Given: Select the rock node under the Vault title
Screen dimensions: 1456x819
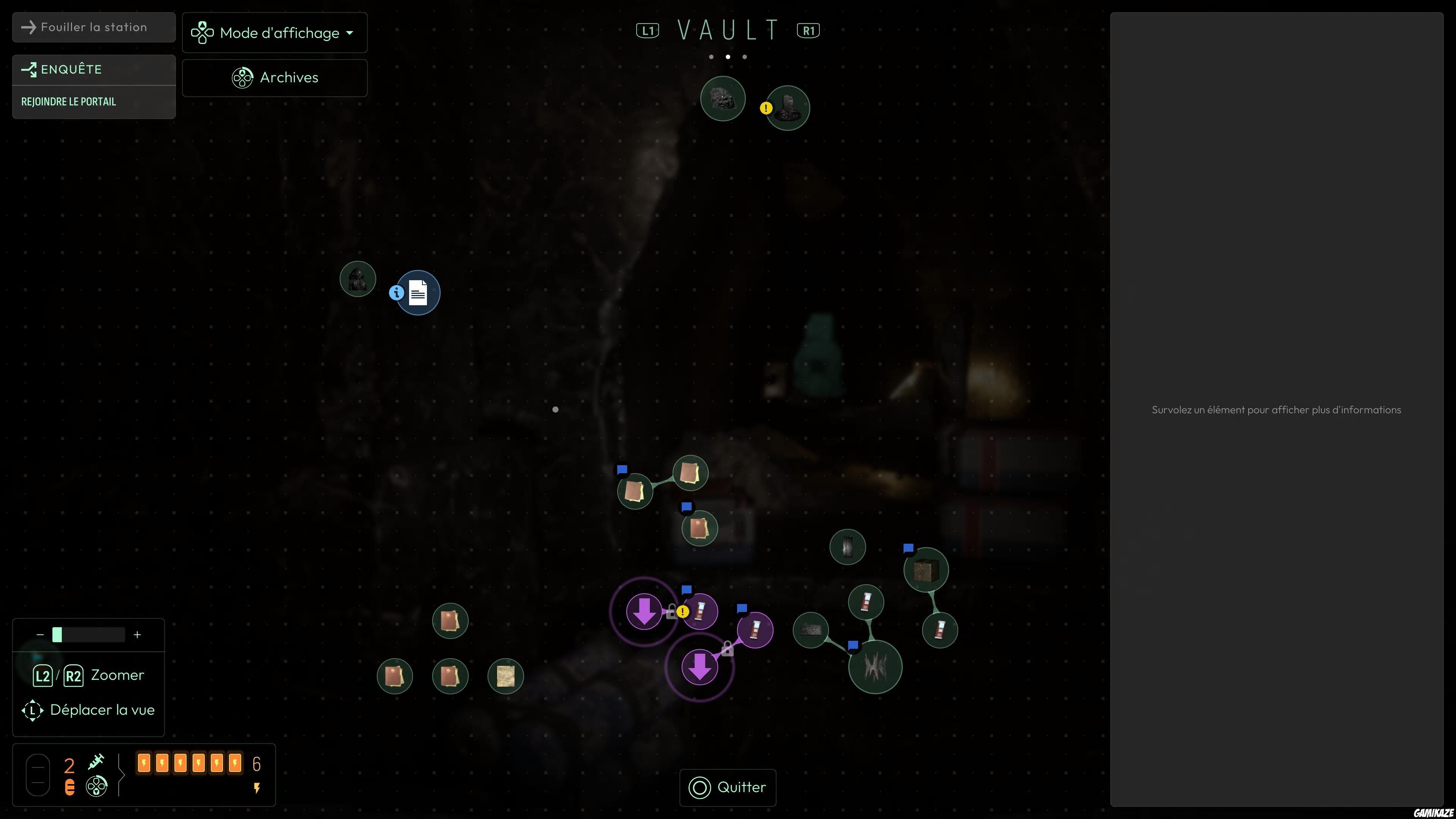Looking at the screenshot, I should (x=722, y=99).
